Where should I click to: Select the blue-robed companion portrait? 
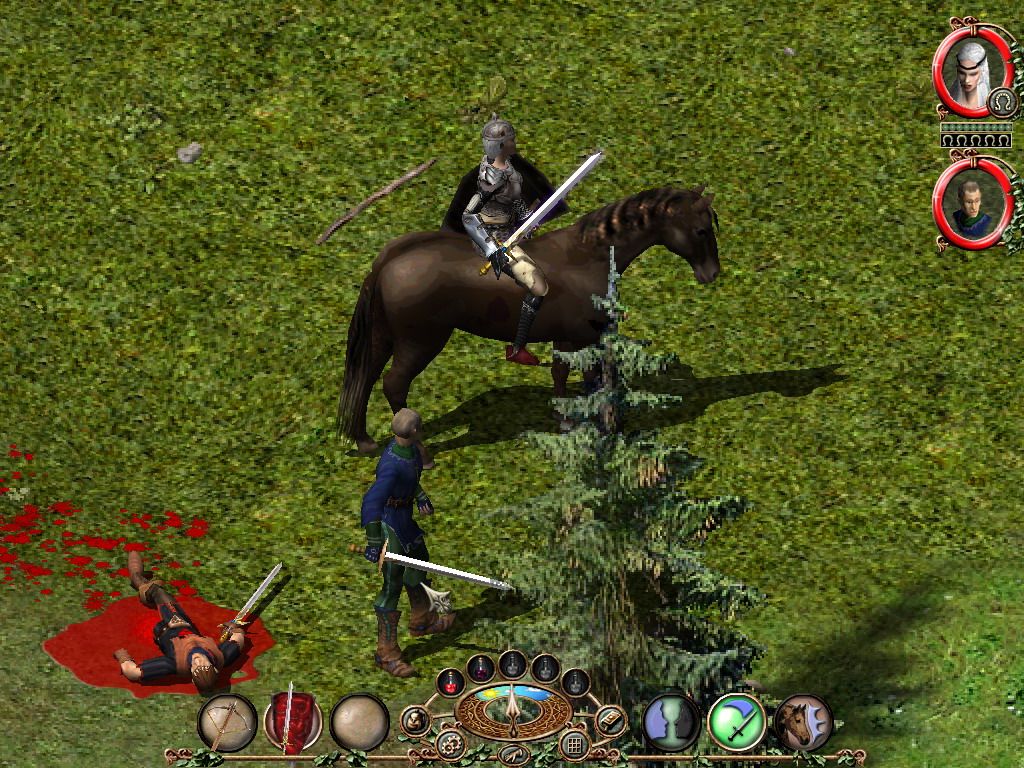pyautogui.click(x=968, y=204)
